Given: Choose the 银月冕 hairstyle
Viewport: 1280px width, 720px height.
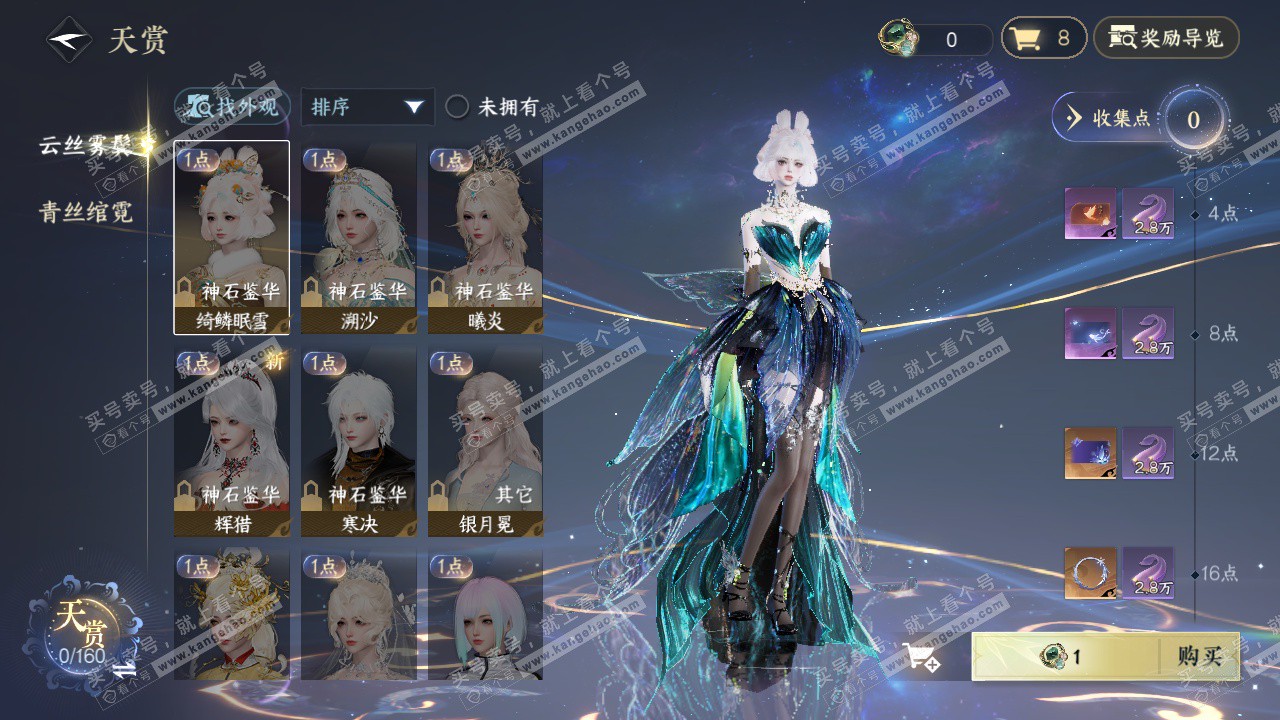Looking at the screenshot, I should coord(485,441).
